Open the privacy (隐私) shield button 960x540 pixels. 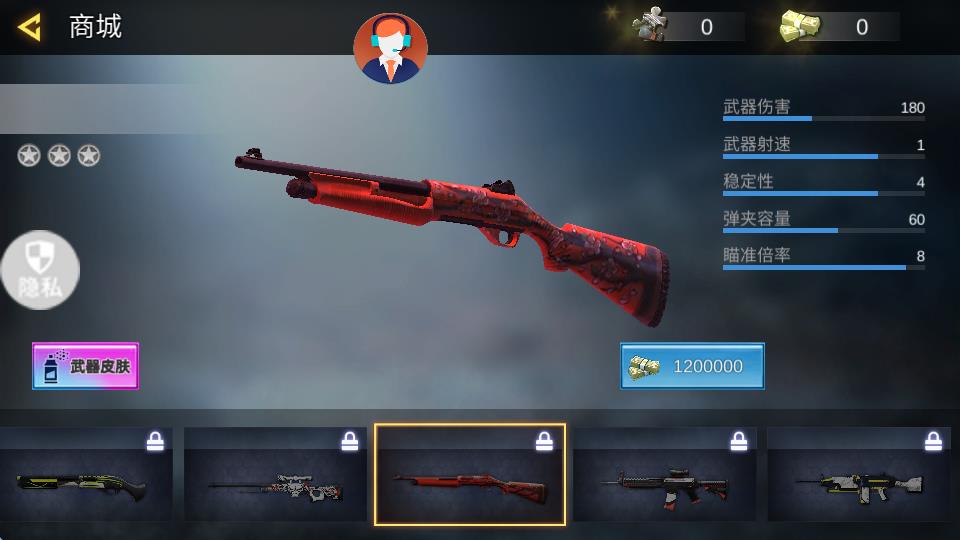(x=39, y=270)
